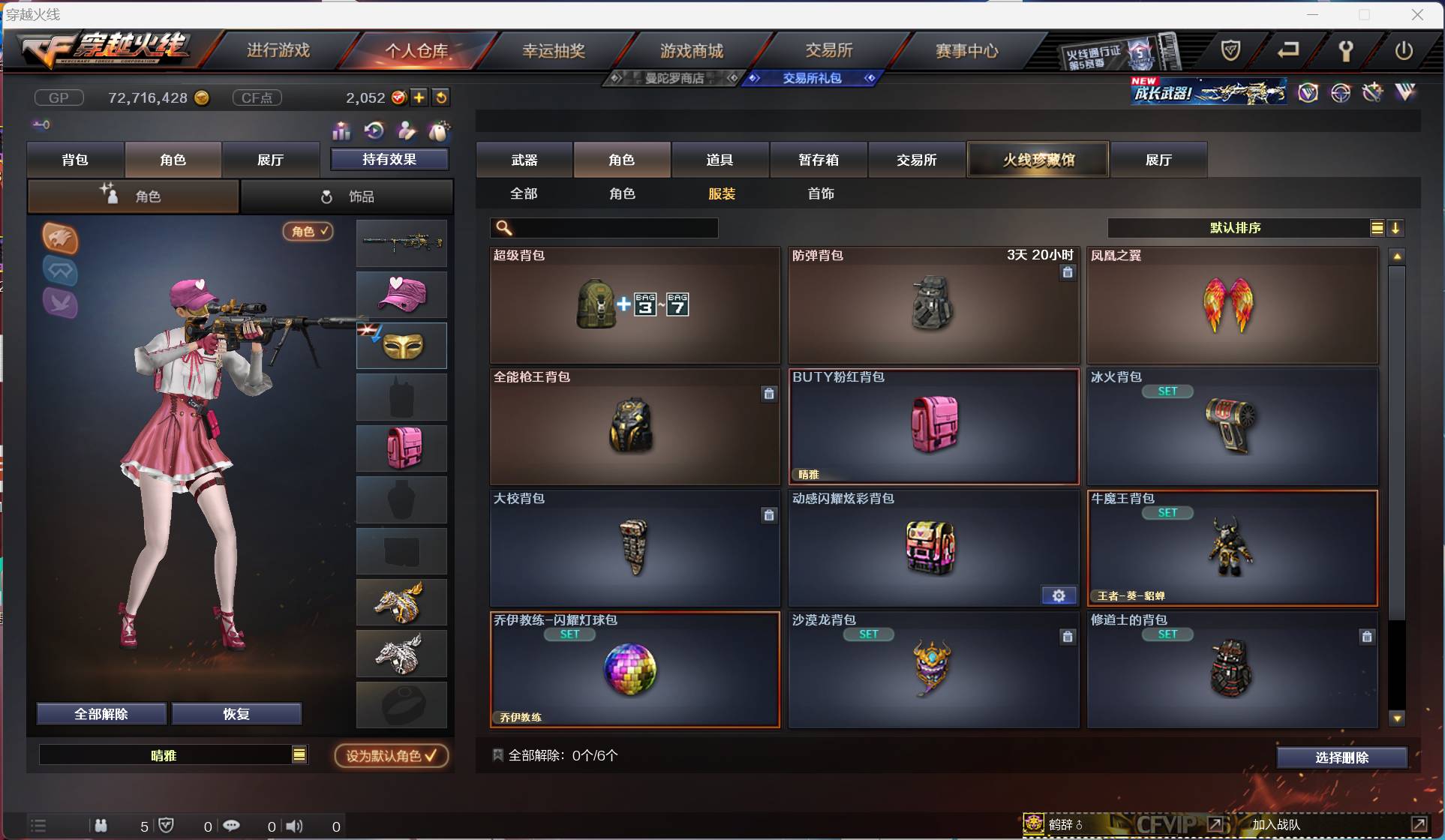Click the speaker icon in bottom status bar
Screen dimensions: 1445x840
pos(293,826)
